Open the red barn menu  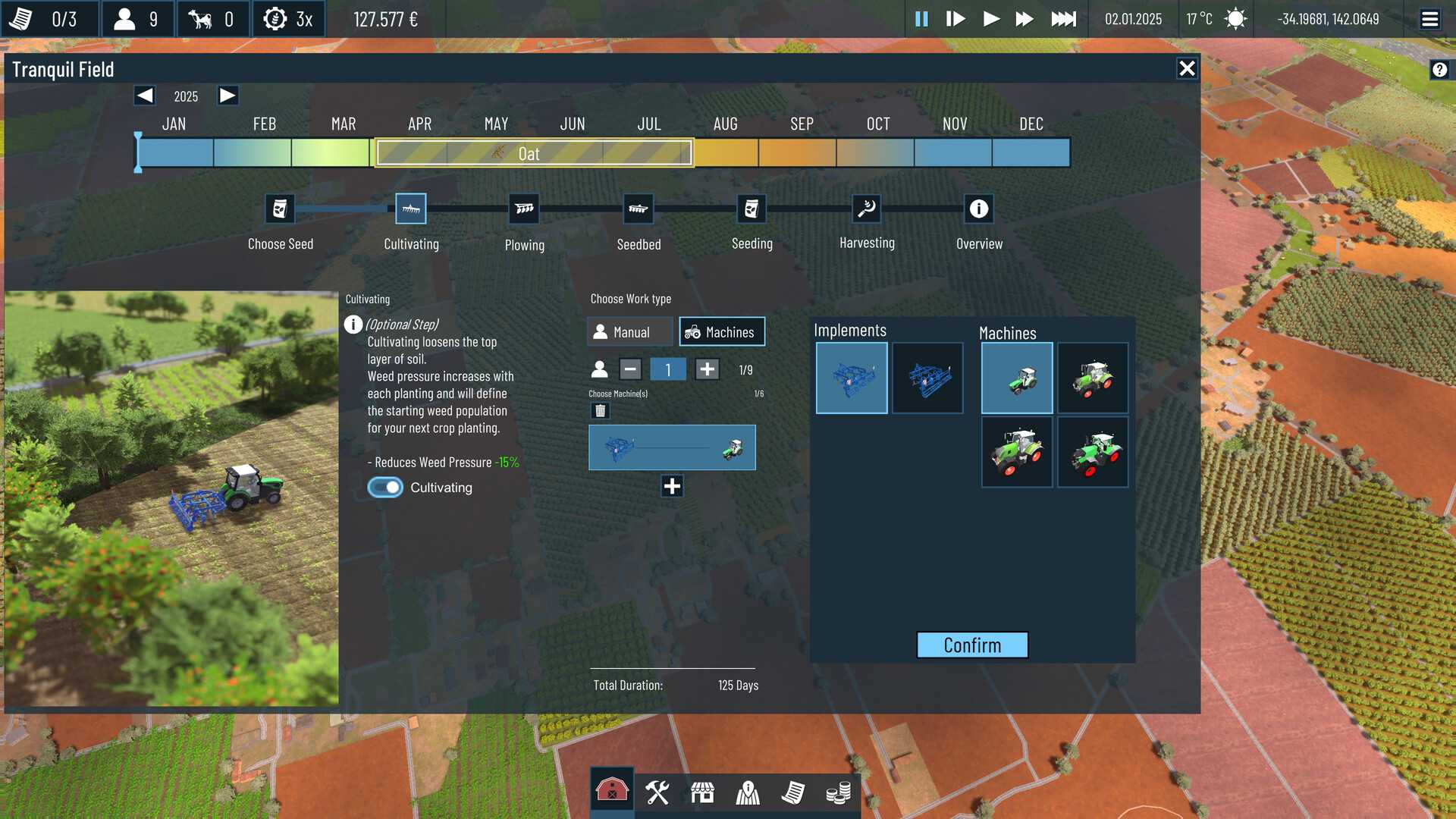pos(612,792)
